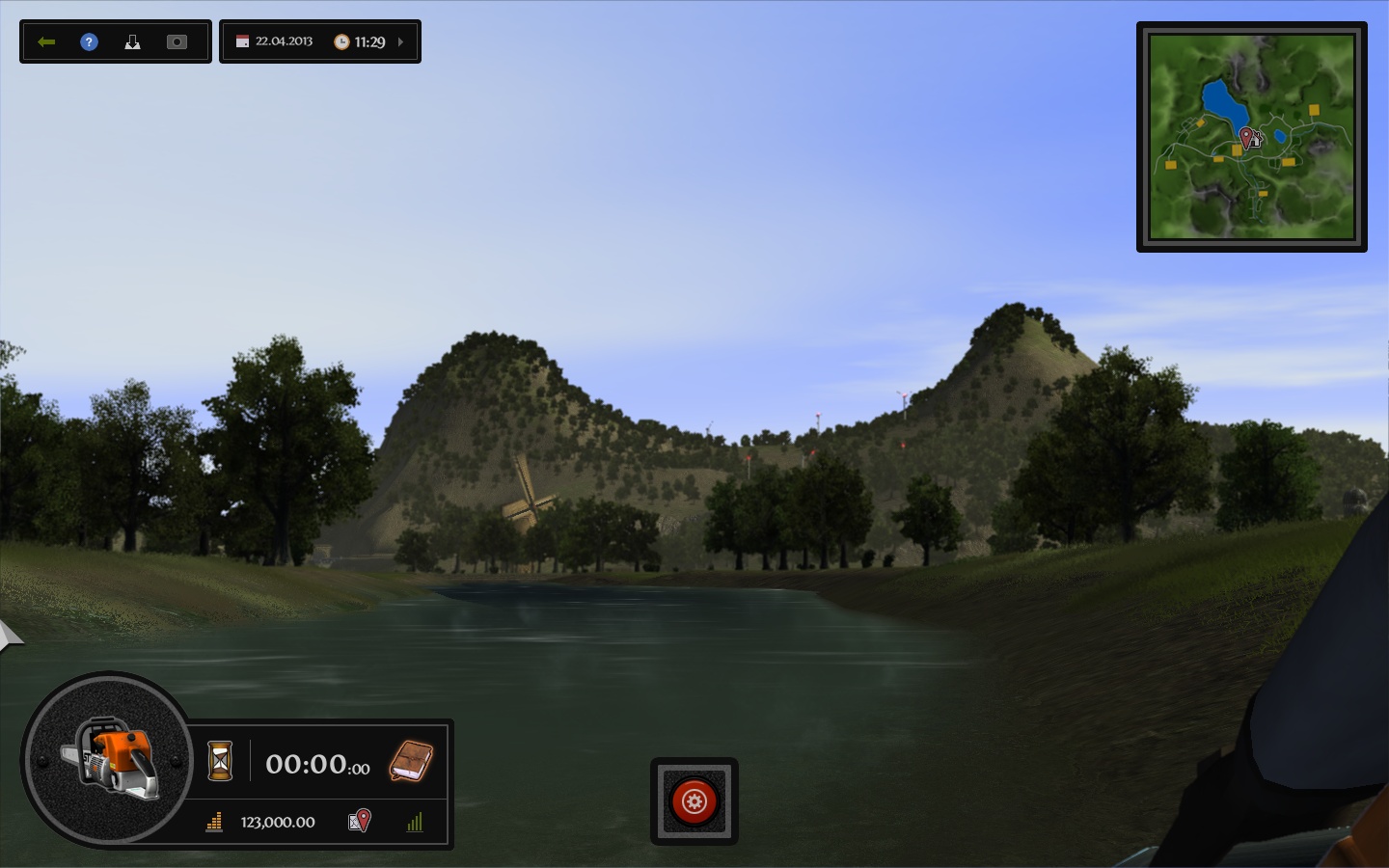
Task: Click the orange clock icon
Action: (343, 41)
